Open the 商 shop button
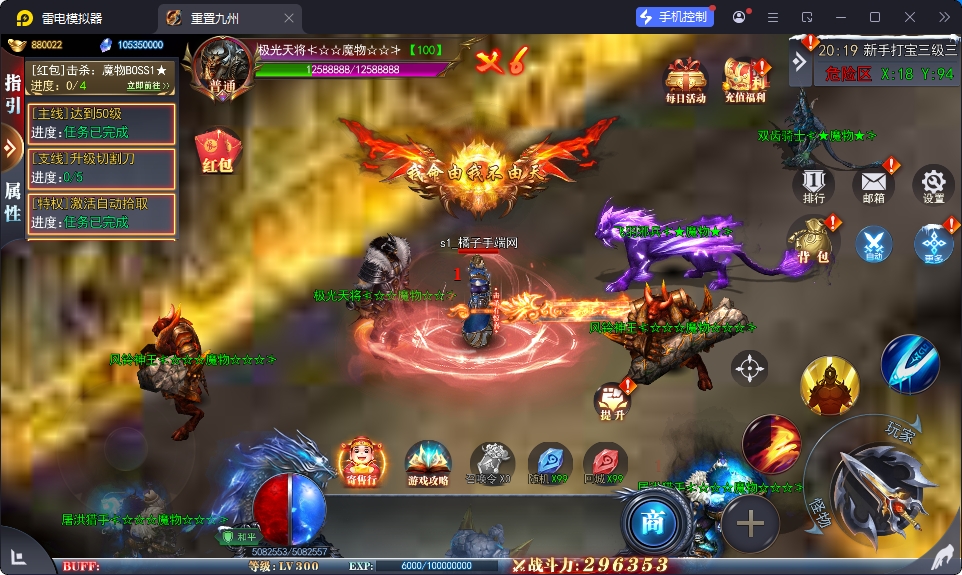 pos(653,520)
